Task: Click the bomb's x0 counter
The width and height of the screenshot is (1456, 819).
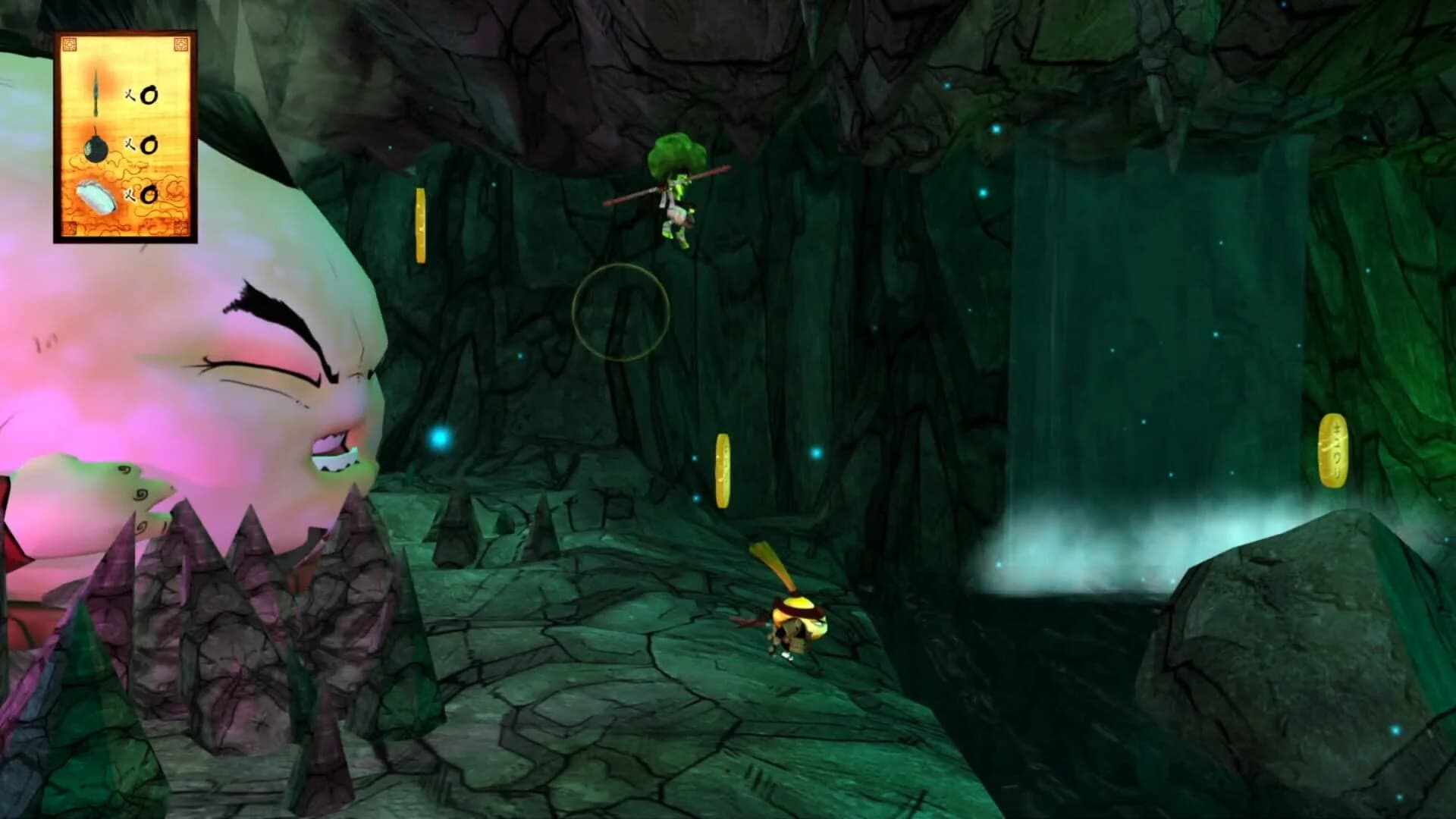Action: tap(149, 146)
